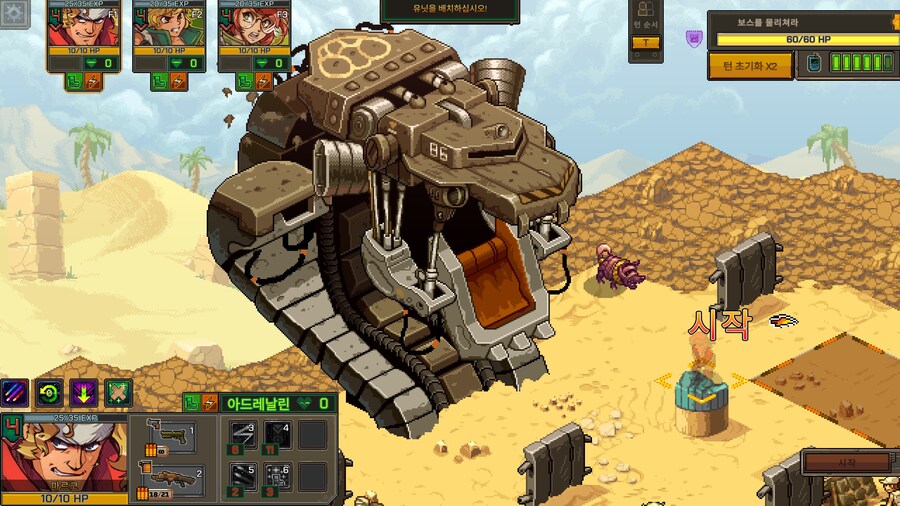Click the start button to begin battle
This screenshot has width=900, height=506.
coord(846,463)
